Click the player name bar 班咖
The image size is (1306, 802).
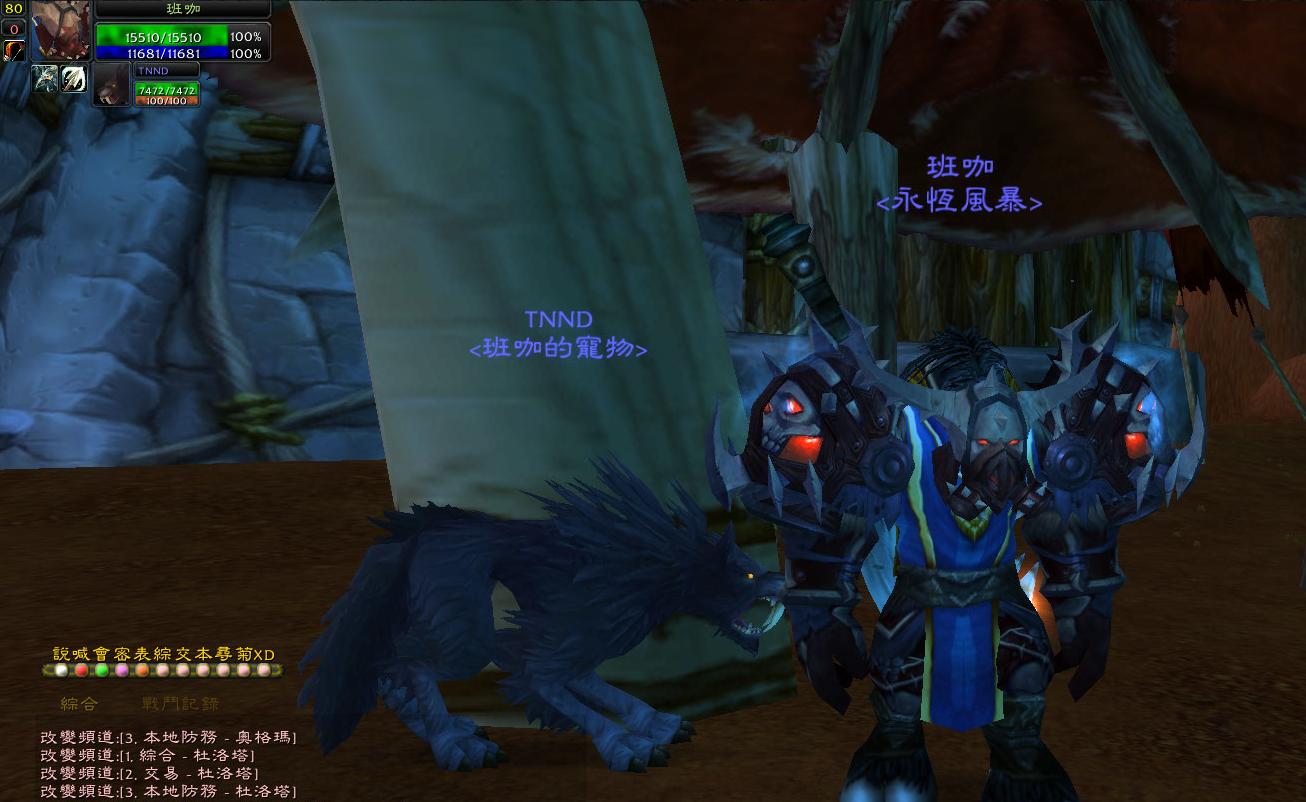[x=183, y=9]
